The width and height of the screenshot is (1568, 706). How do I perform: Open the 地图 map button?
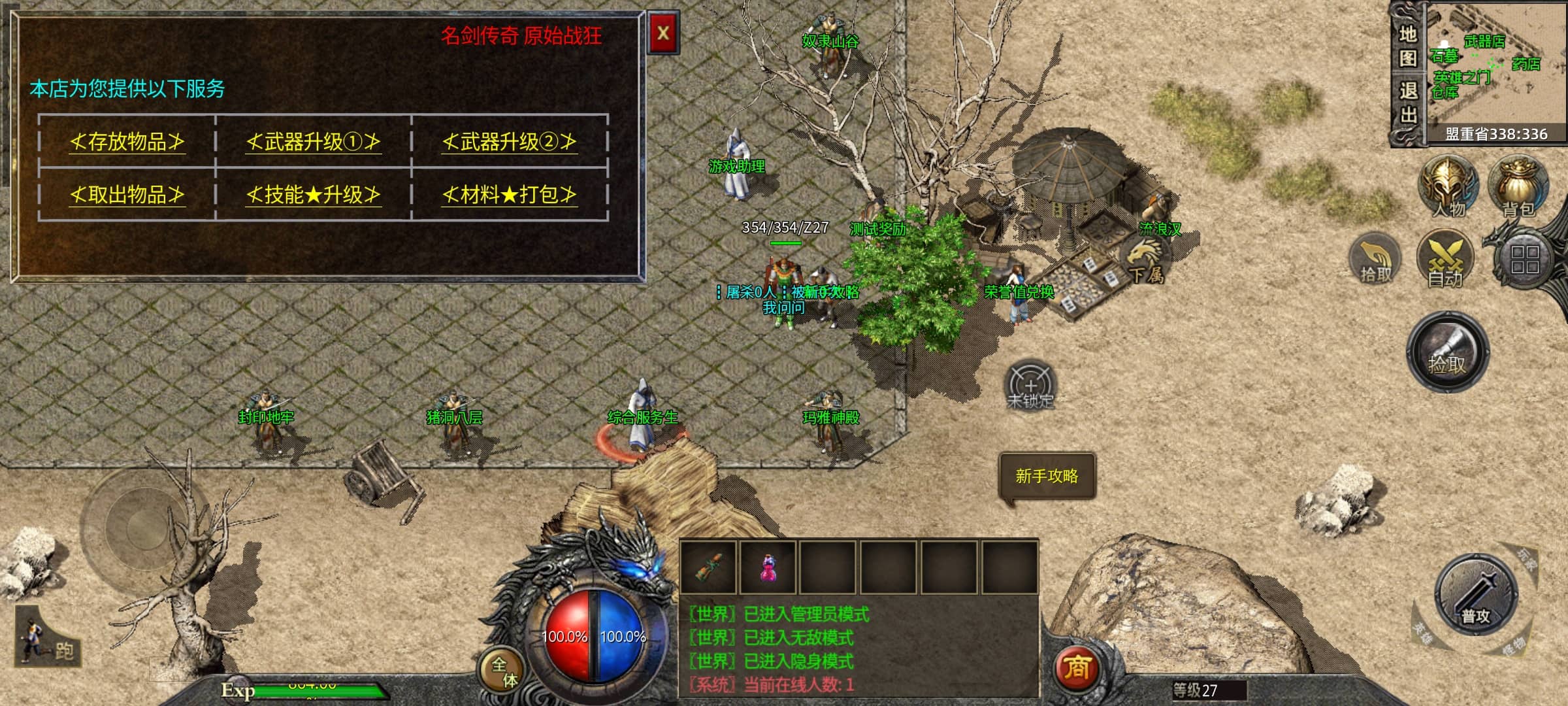1408,46
